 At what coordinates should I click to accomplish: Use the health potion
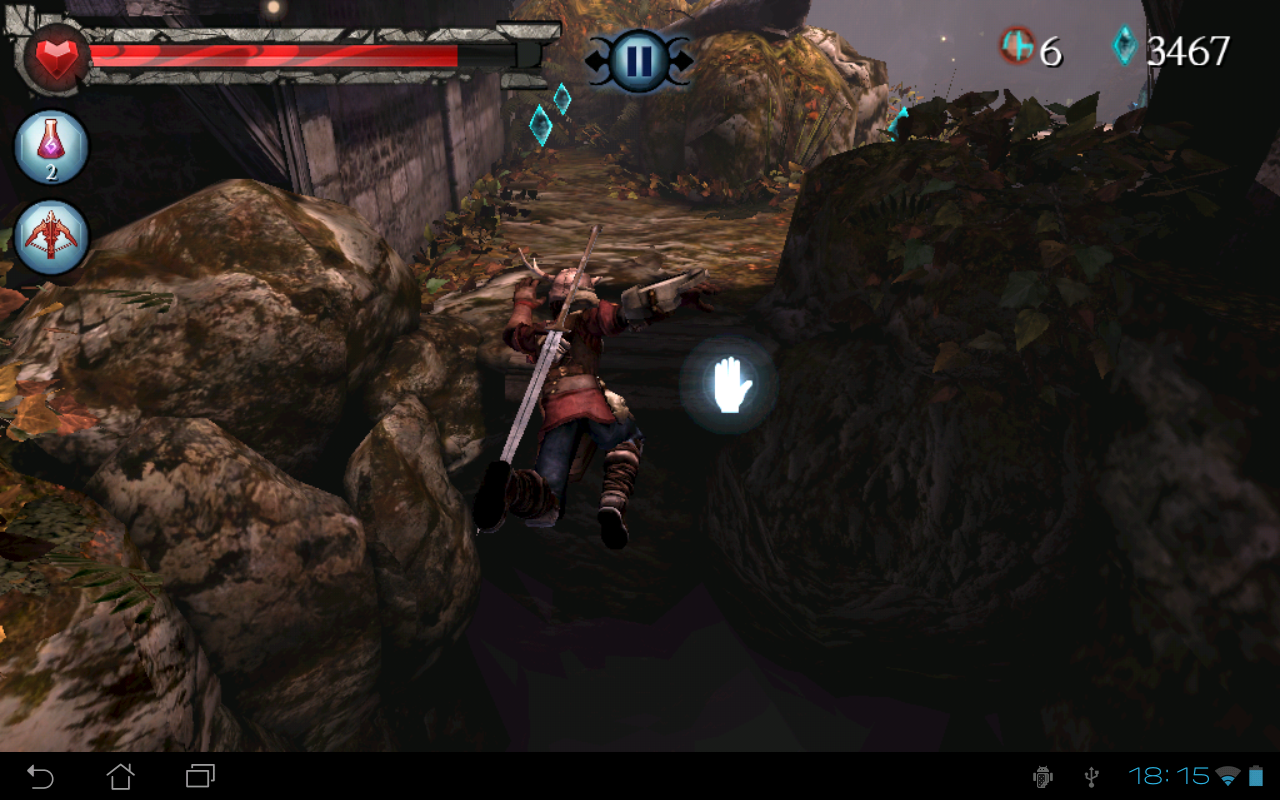coord(51,148)
